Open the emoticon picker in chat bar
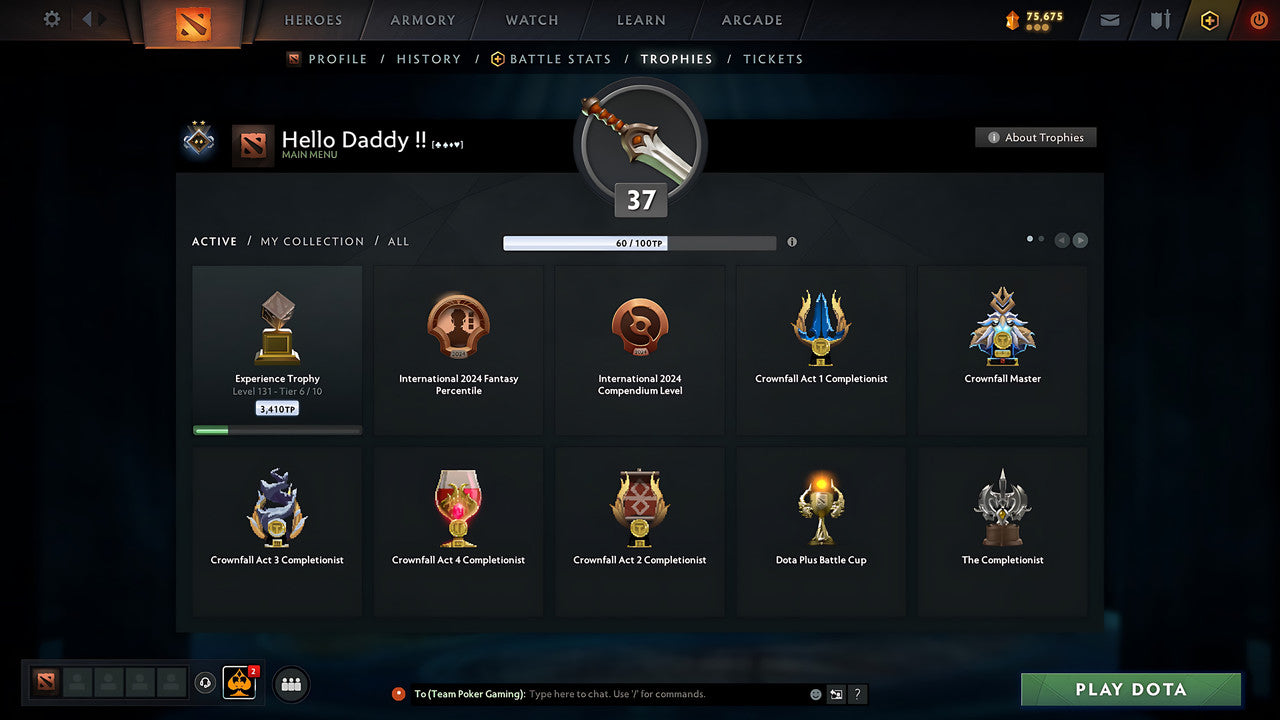Viewport: 1280px width, 720px height. [x=814, y=693]
